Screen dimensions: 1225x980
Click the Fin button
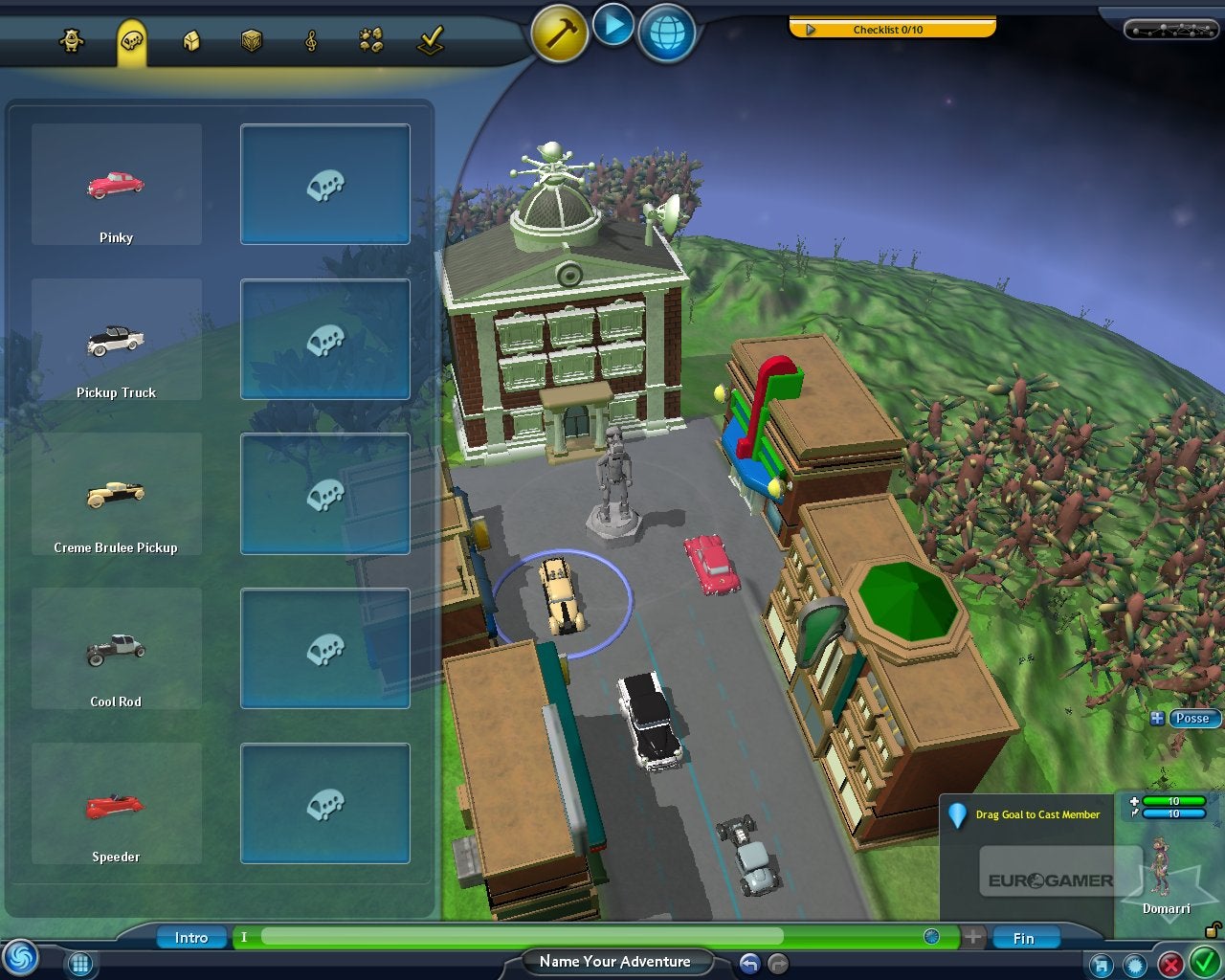click(1025, 938)
